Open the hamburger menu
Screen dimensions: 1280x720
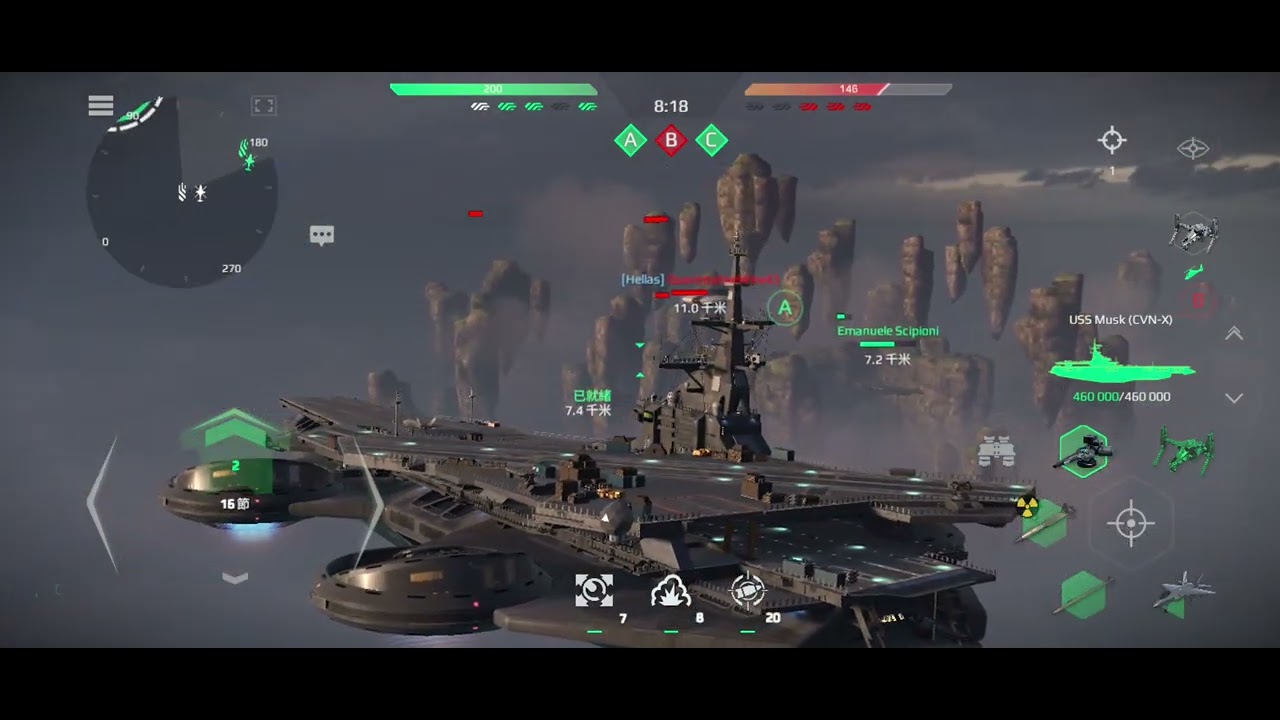point(101,106)
